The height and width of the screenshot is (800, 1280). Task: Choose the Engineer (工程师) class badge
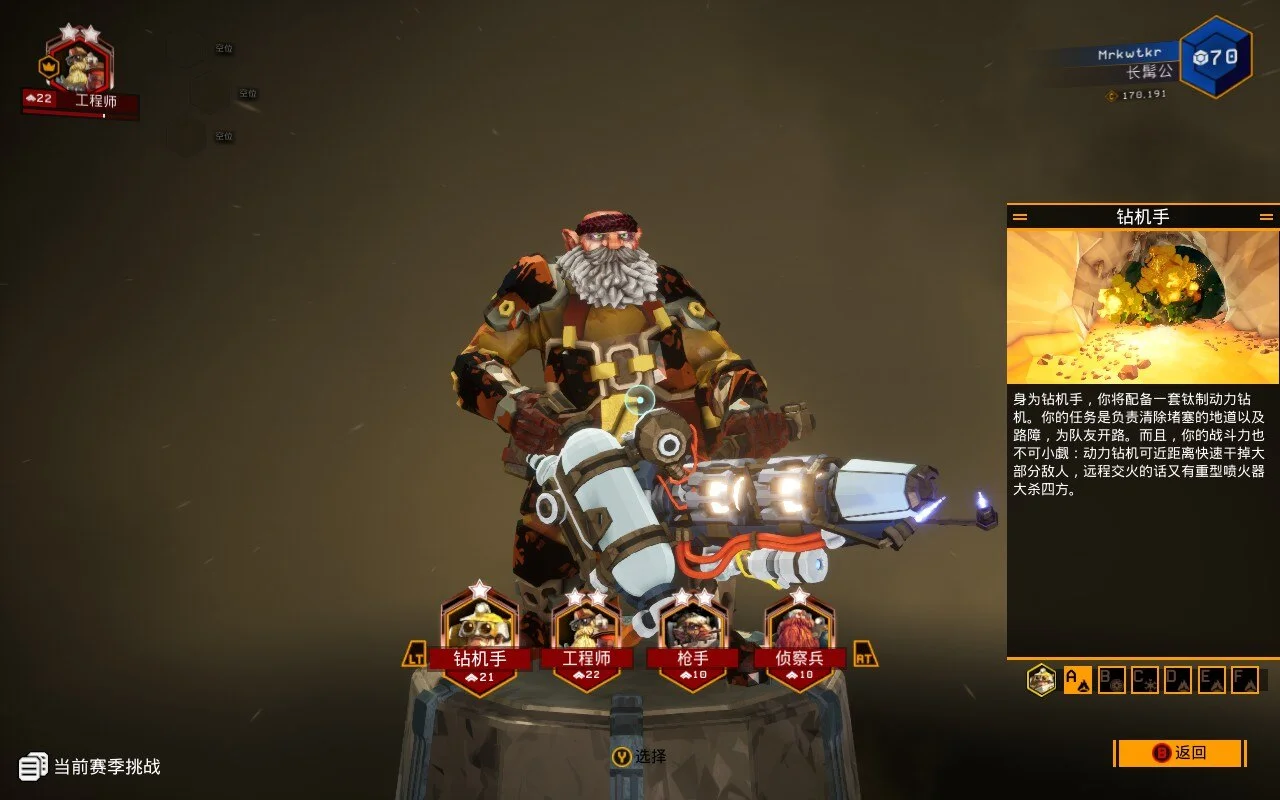click(x=586, y=640)
